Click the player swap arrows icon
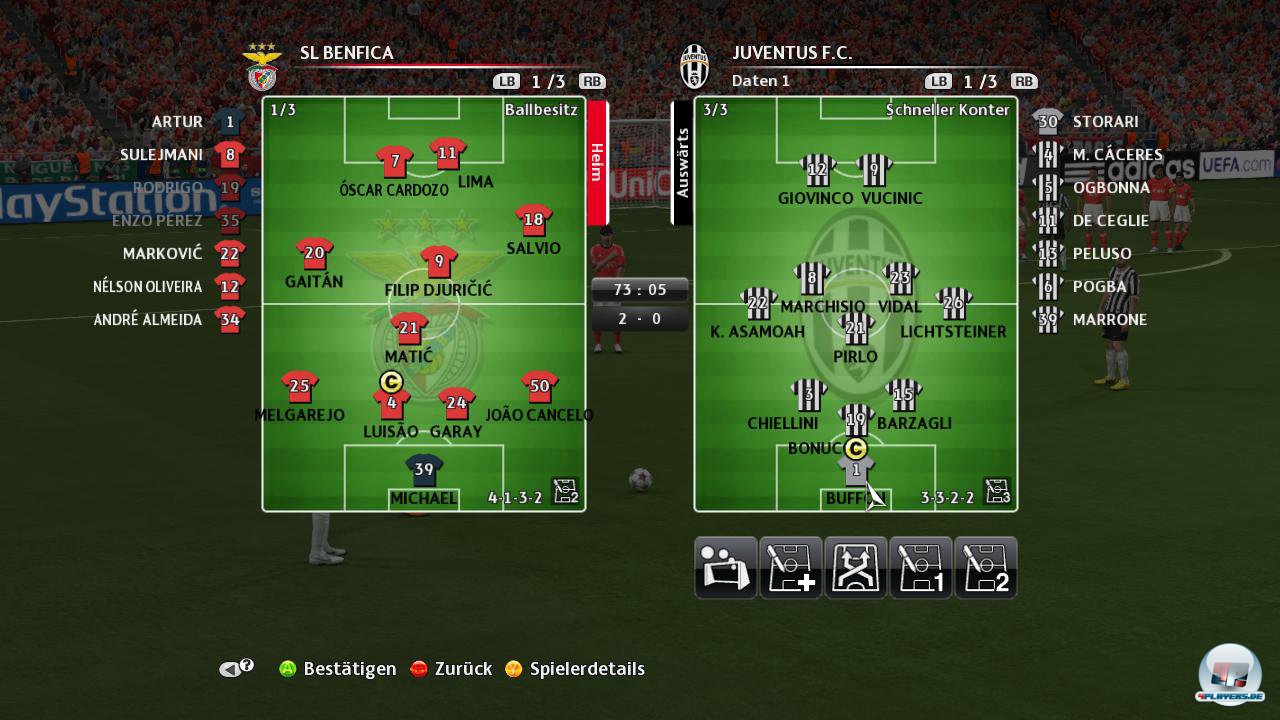Image resolution: width=1280 pixels, height=720 pixels. (856, 567)
